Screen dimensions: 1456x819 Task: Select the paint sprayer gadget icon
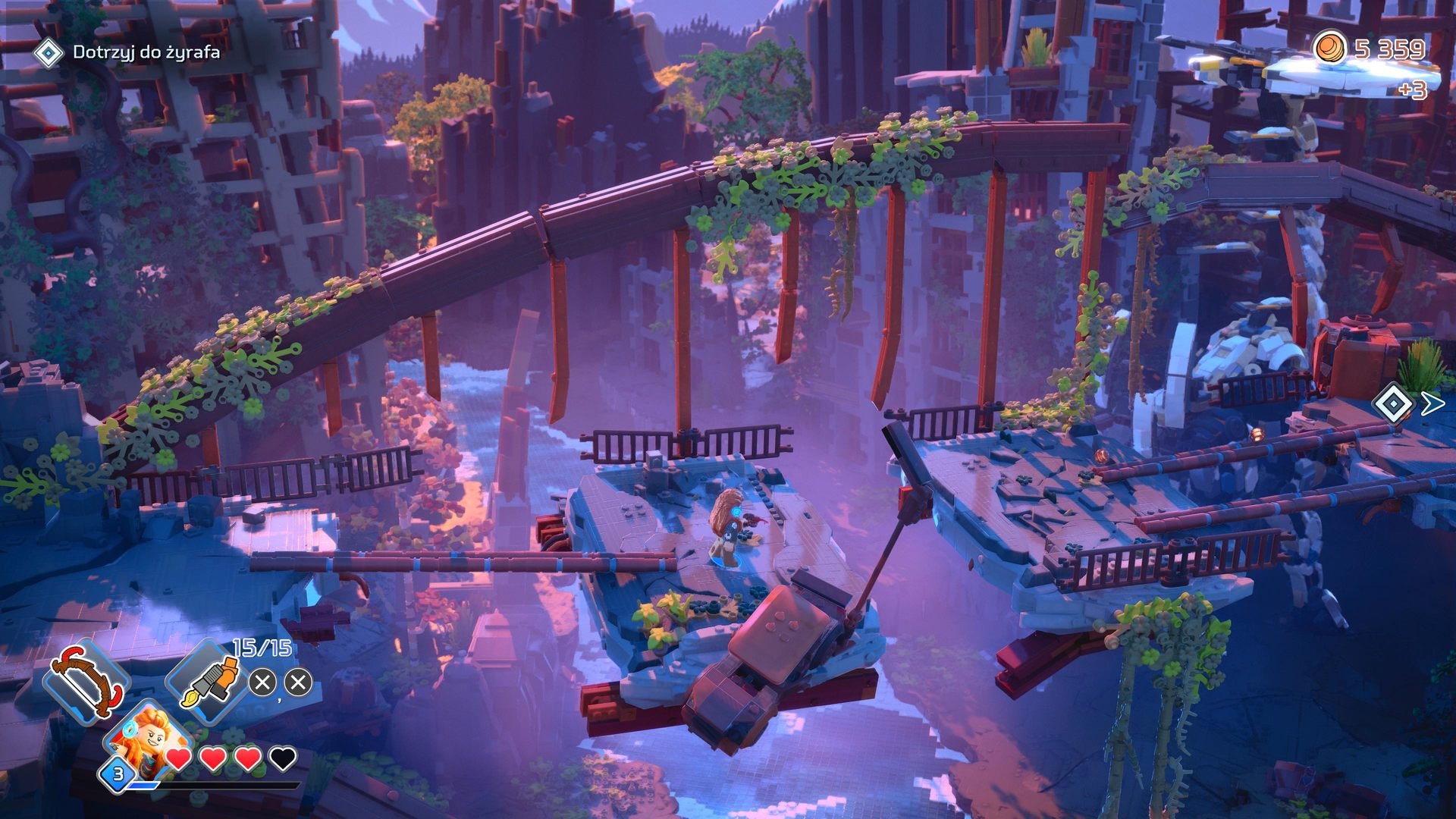211,681
